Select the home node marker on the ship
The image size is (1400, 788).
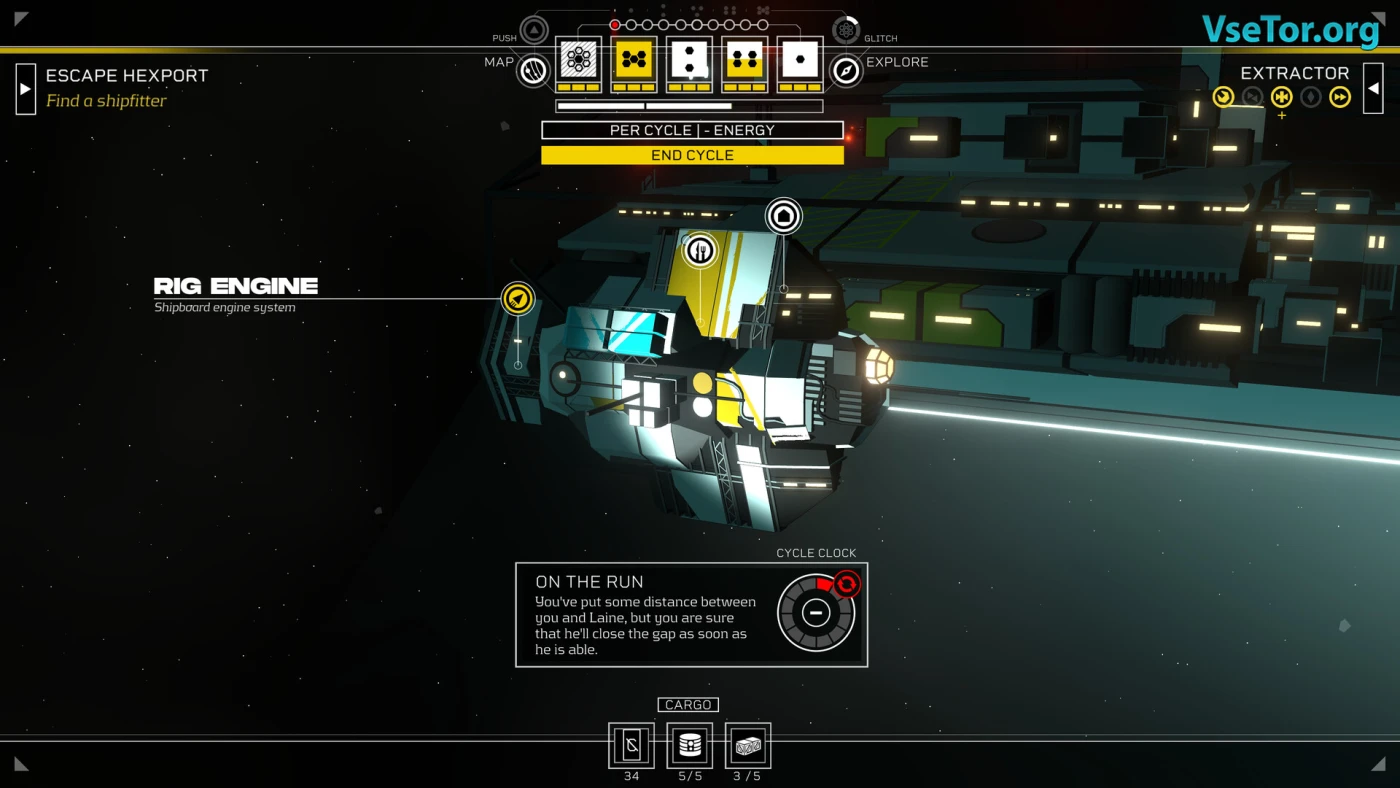click(x=784, y=216)
